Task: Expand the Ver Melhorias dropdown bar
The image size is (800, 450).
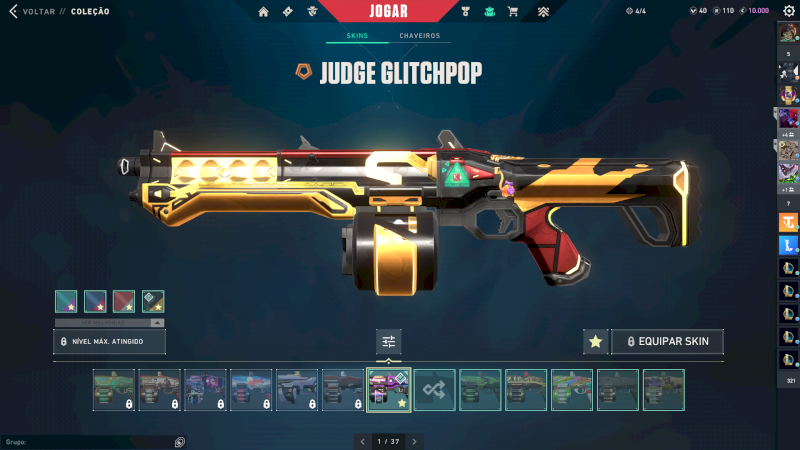Action: click(x=110, y=323)
